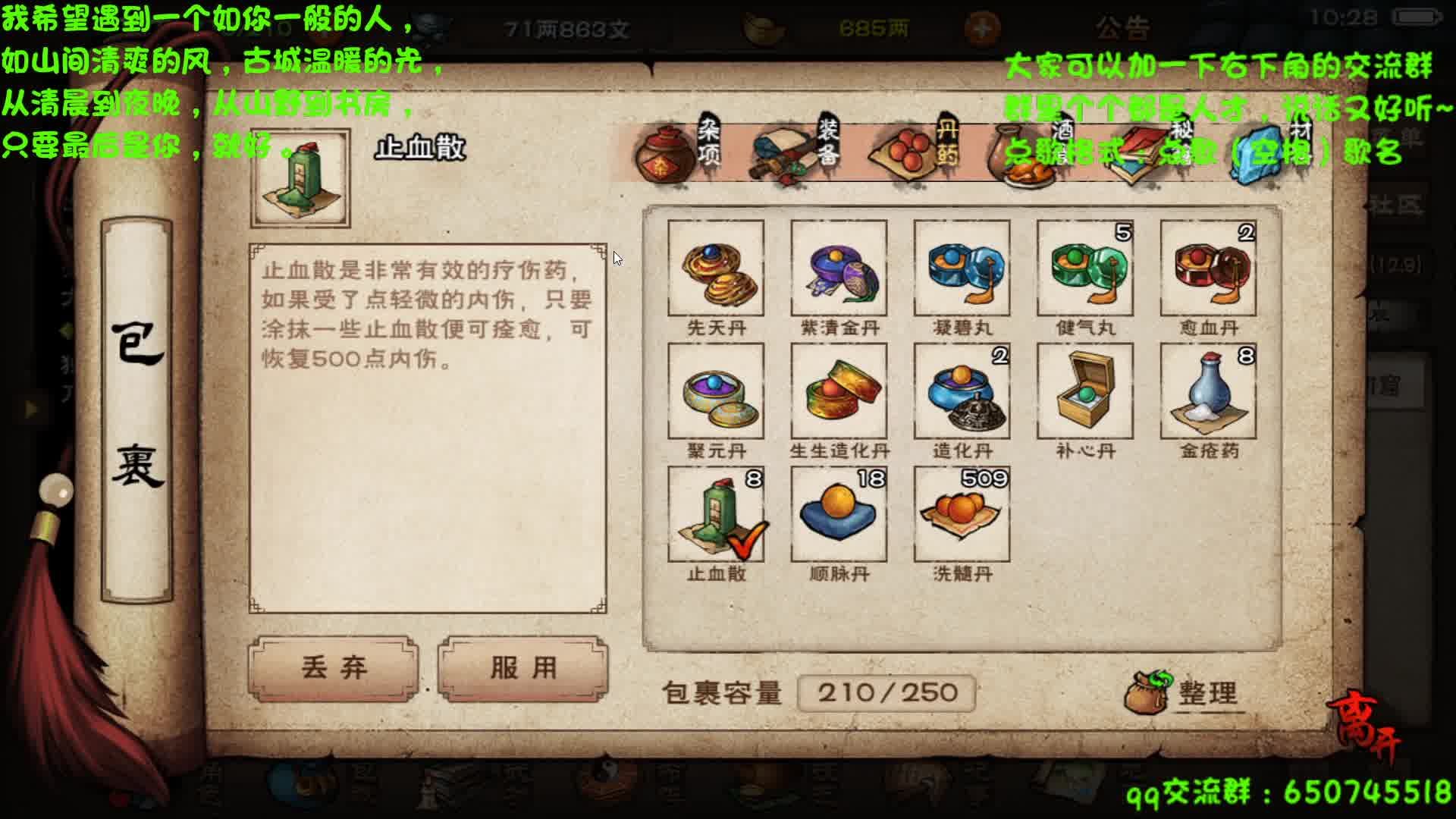Screen dimensions: 1456x819
Task: Select the 凝碧丸 item icon
Action: 961,269
